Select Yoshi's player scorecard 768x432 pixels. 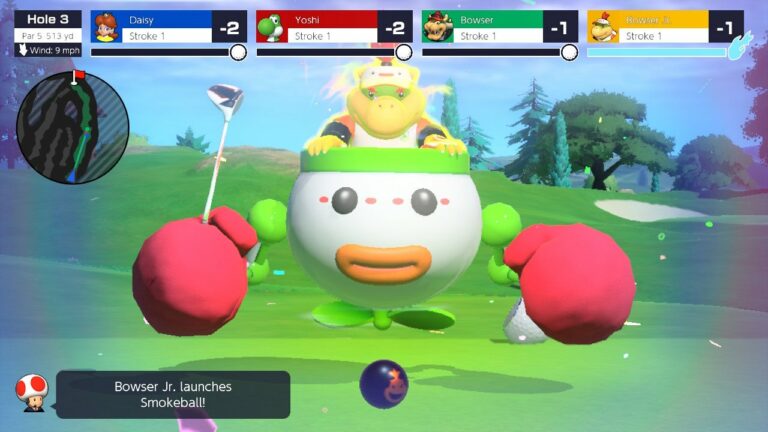(334, 27)
